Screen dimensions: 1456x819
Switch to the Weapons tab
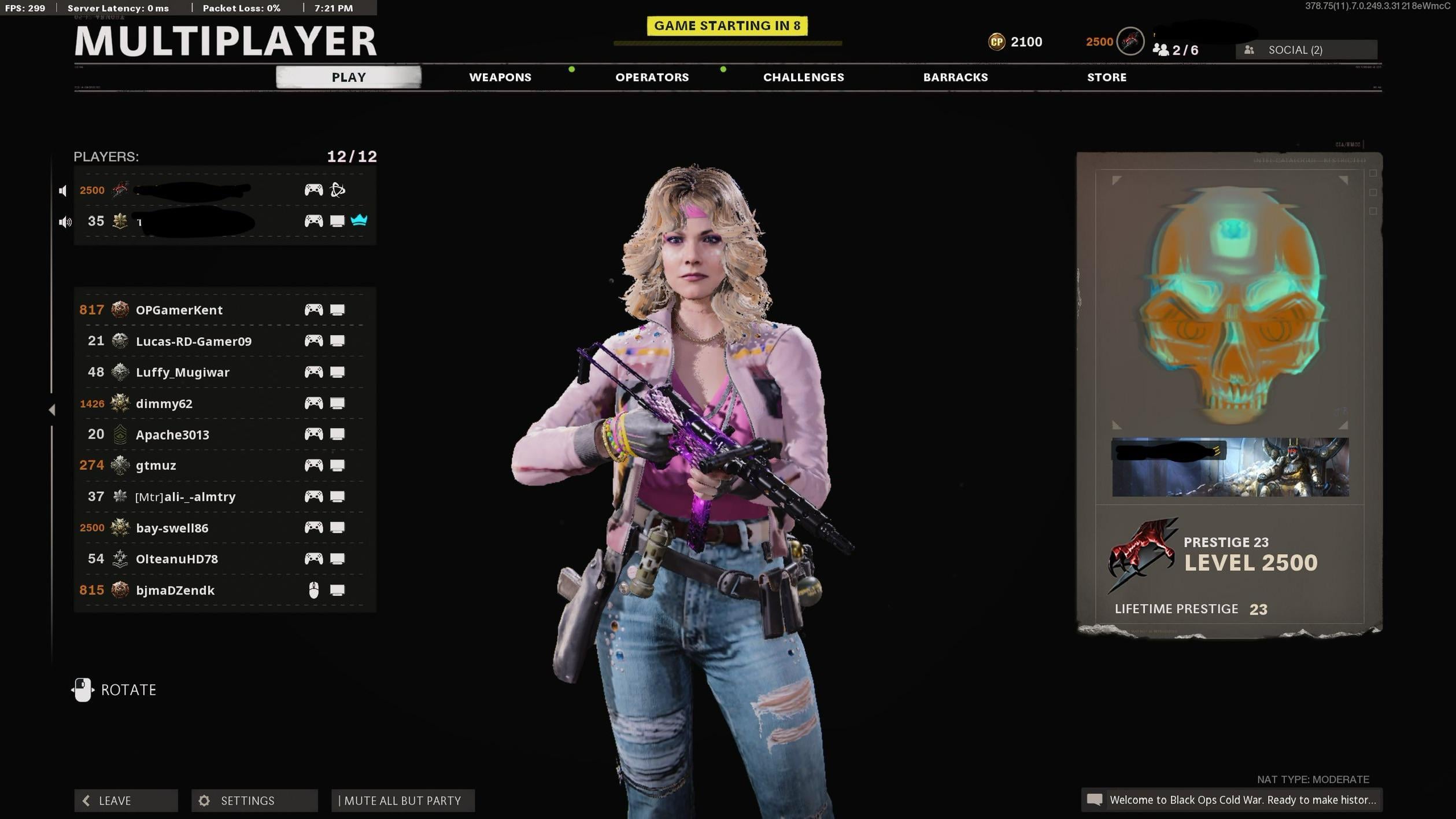(500, 78)
